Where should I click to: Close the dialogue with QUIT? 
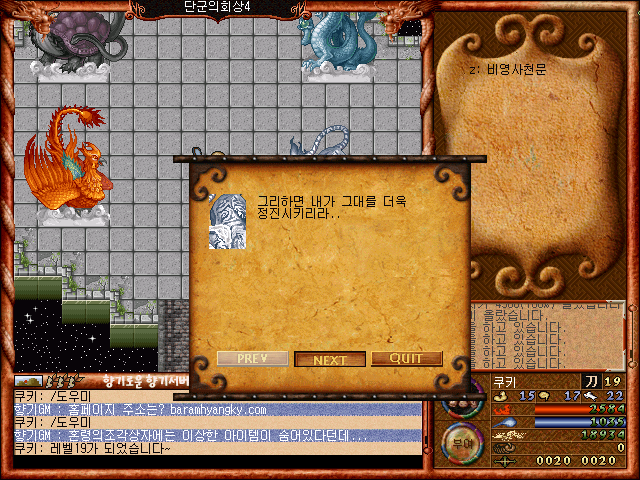click(x=406, y=359)
